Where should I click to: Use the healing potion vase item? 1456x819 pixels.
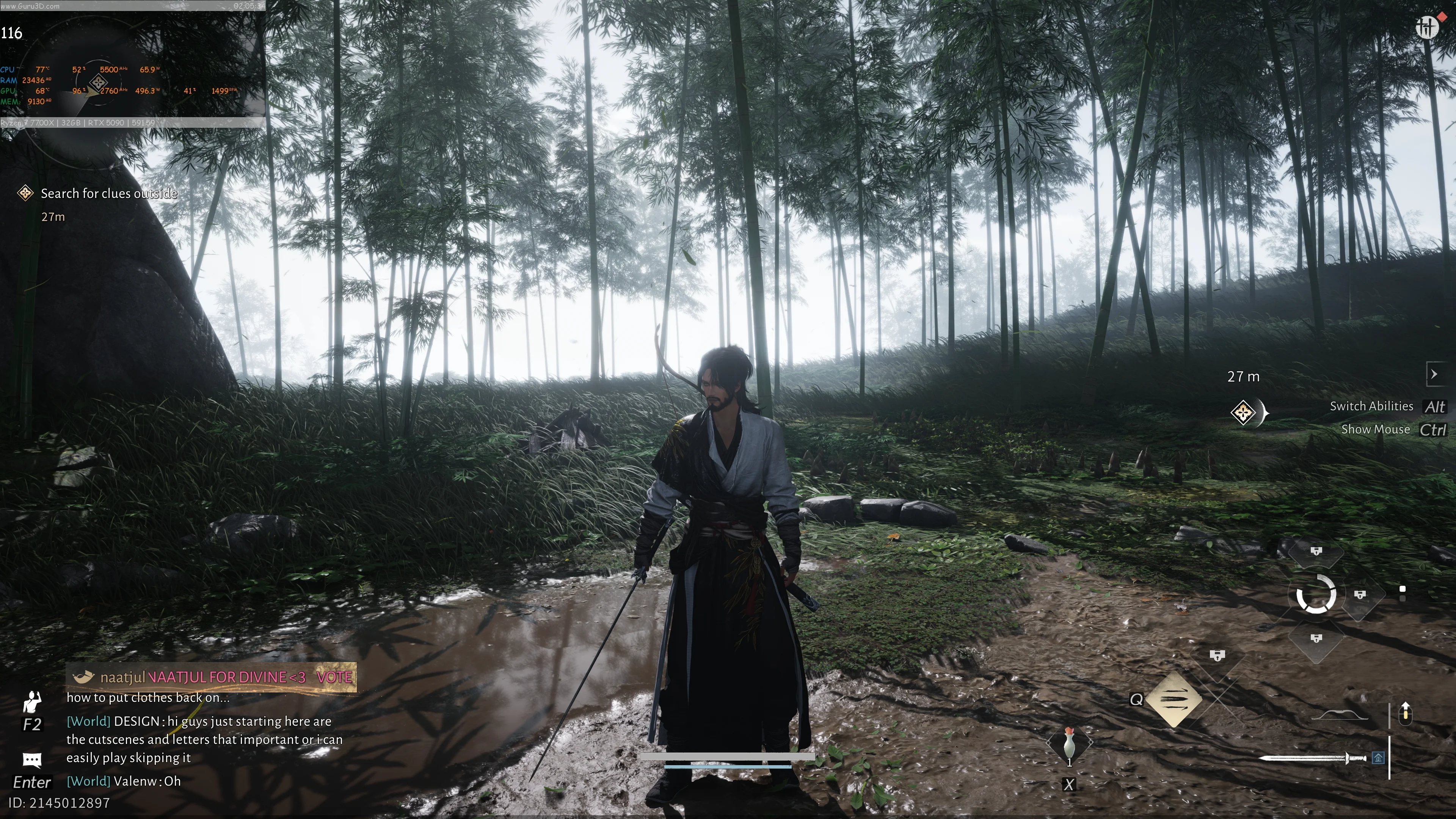click(1069, 744)
